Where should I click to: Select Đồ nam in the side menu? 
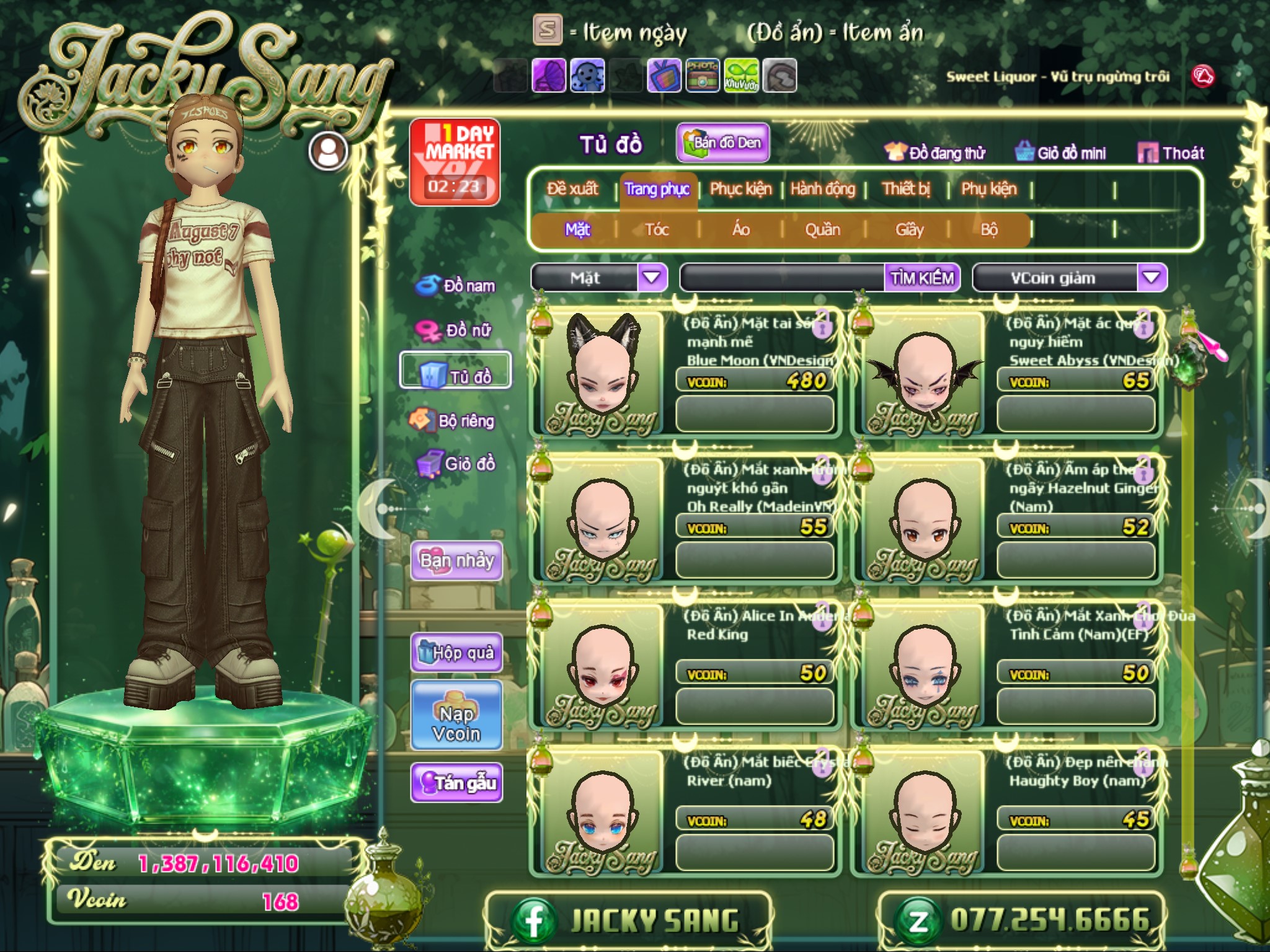click(456, 286)
